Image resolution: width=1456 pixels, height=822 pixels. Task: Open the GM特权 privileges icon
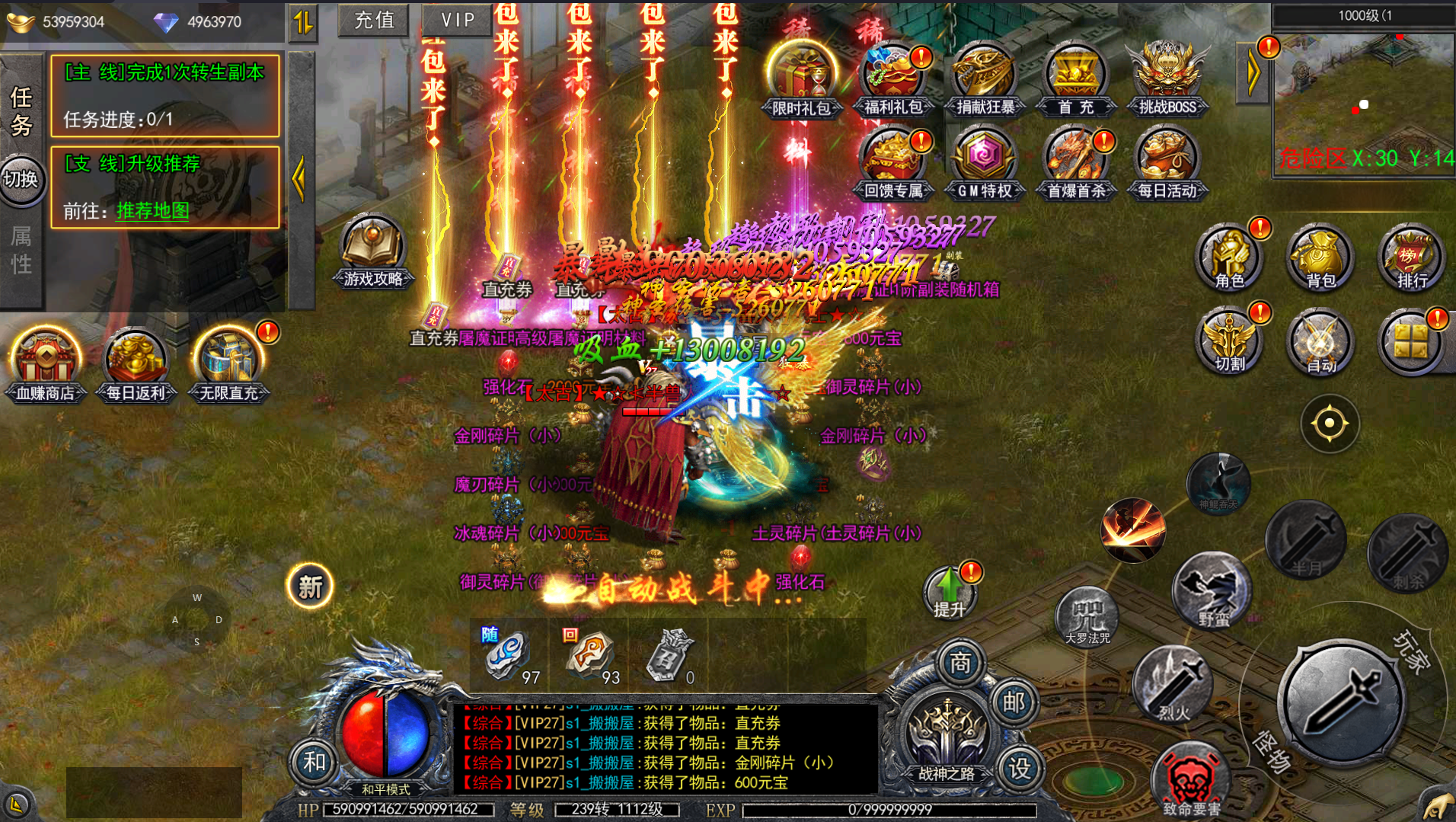(984, 163)
